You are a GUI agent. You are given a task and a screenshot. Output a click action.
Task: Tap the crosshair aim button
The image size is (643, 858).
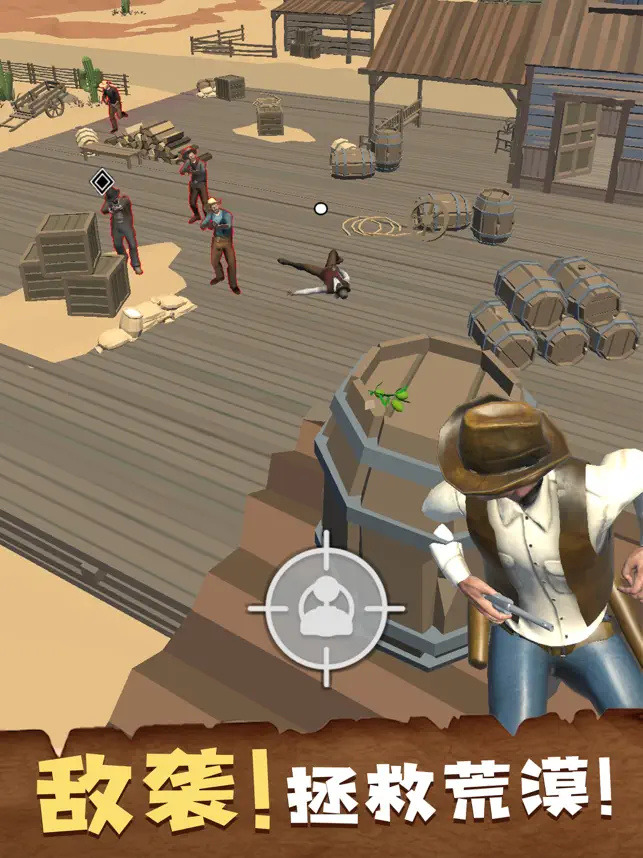(x=325, y=607)
